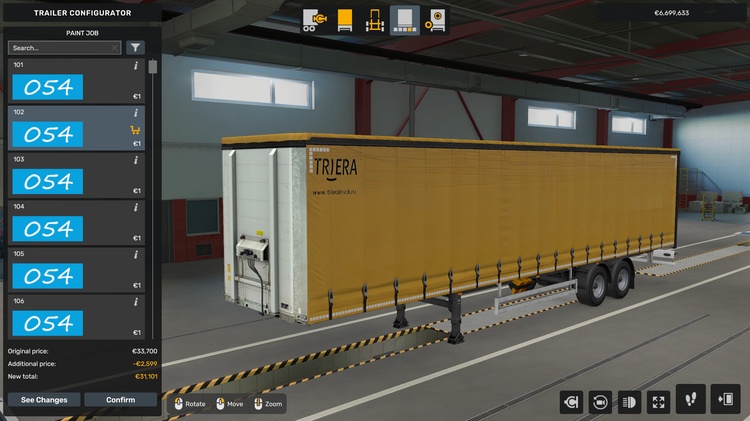
Task: Click the paint job Search field
Action: point(58,47)
